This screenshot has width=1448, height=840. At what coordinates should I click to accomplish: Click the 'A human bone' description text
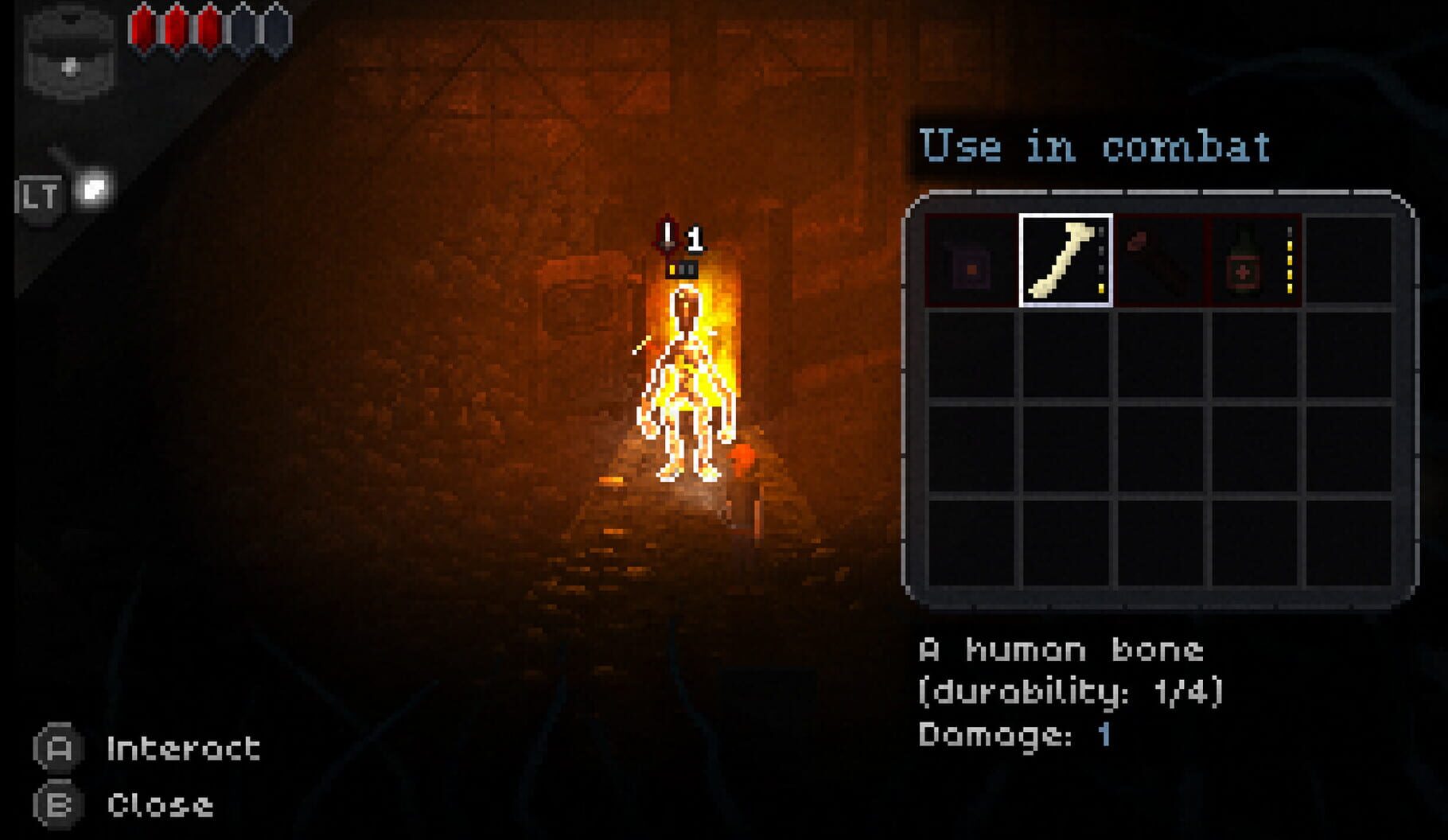1061,651
